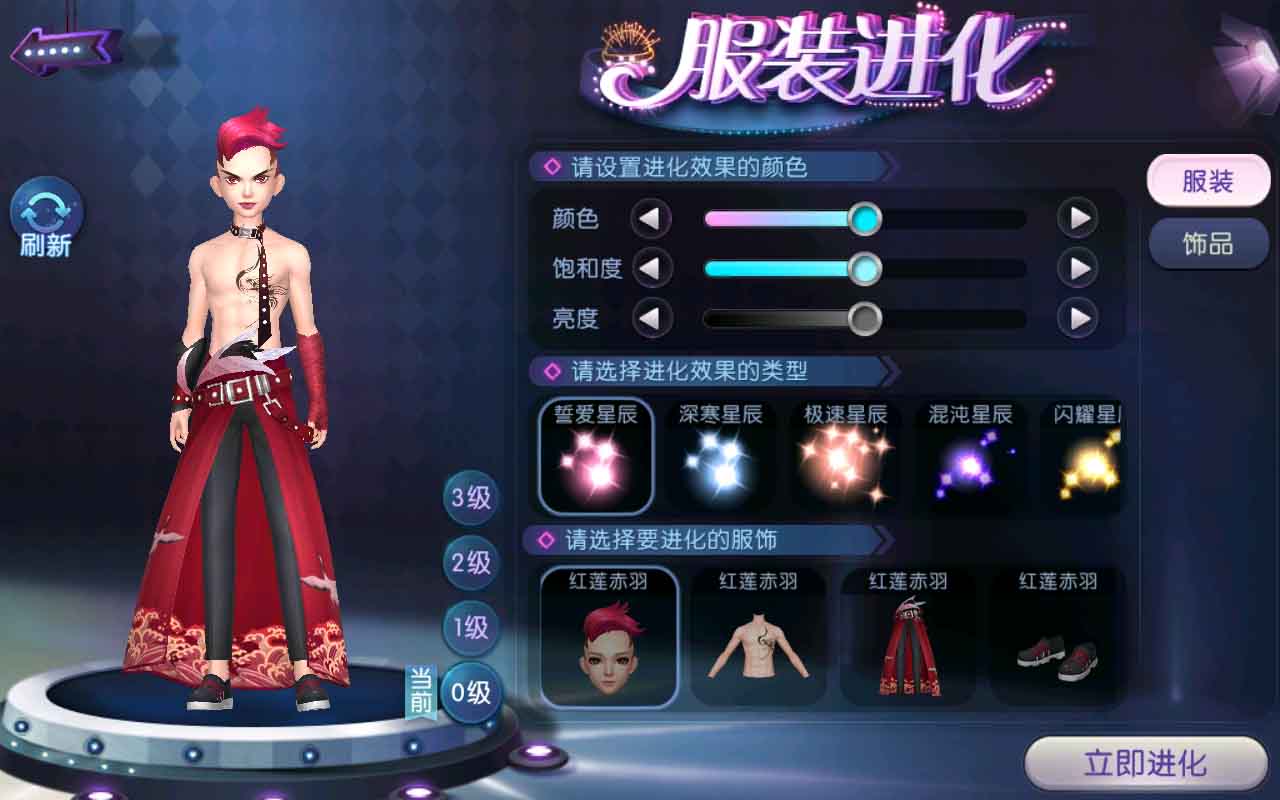Increase 饱和度 with its right arrow
The width and height of the screenshot is (1280, 800).
click(1078, 268)
